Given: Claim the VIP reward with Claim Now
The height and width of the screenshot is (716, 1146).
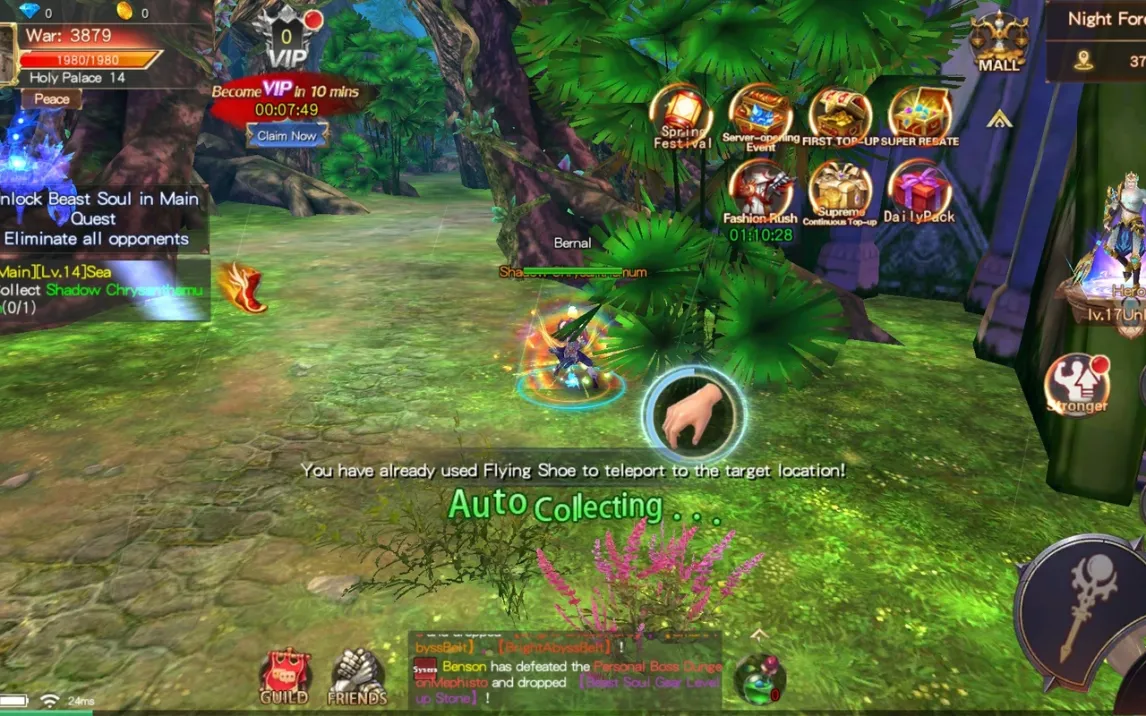Looking at the screenshot, I should click(287, 135).
